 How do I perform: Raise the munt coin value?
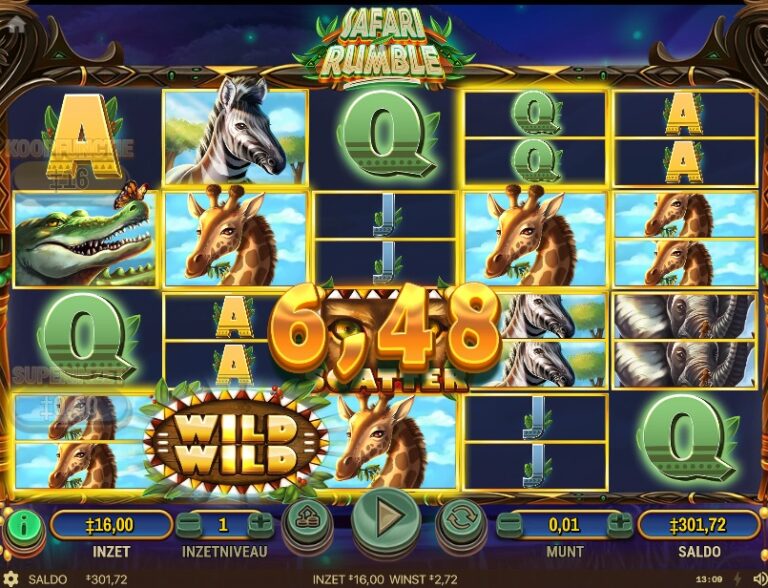coord(620,524)
